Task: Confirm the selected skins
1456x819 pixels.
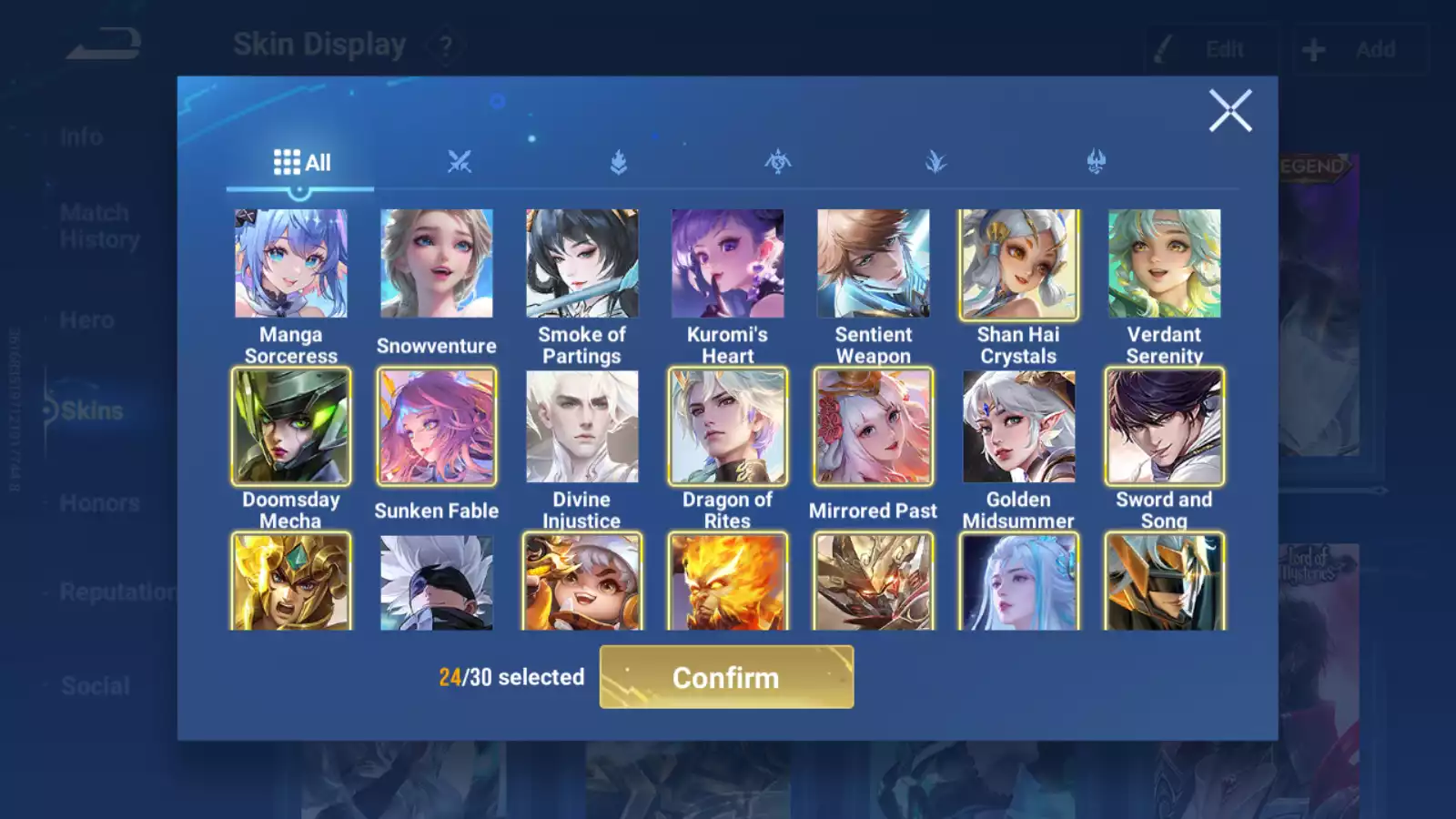Action: (726, 677)
